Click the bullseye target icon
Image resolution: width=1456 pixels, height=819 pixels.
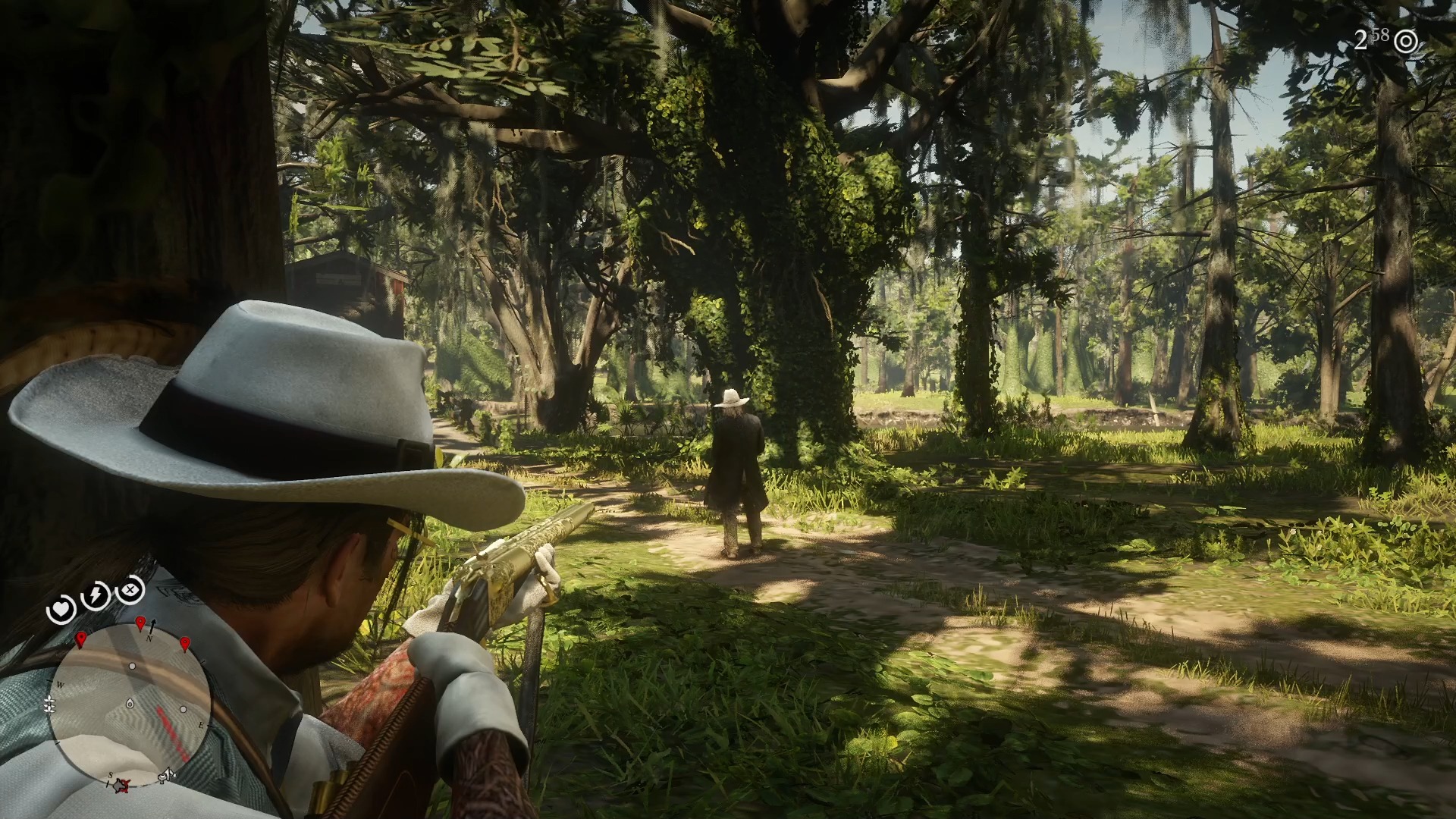[1406, 42]
